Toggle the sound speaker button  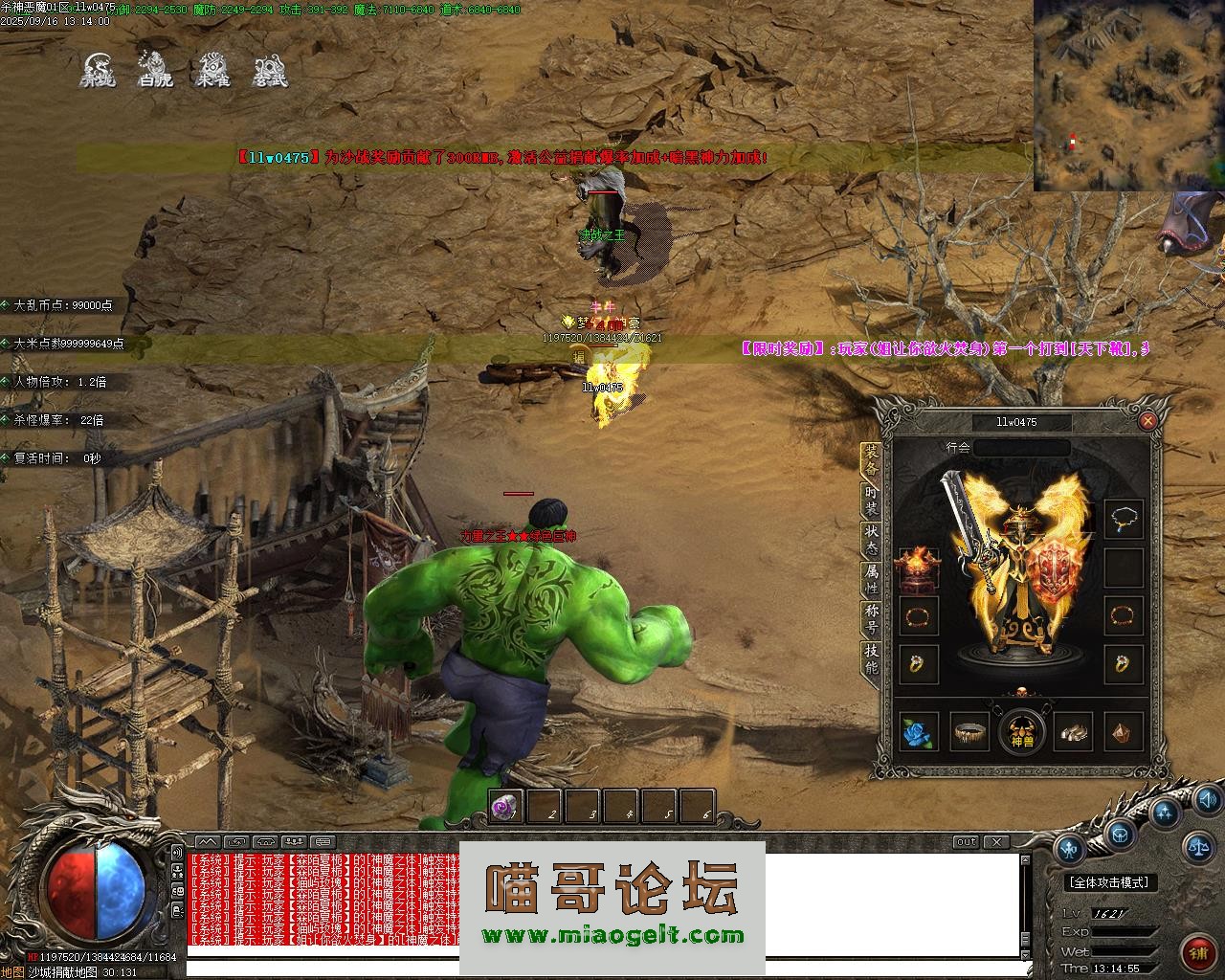click(1207, 798)
